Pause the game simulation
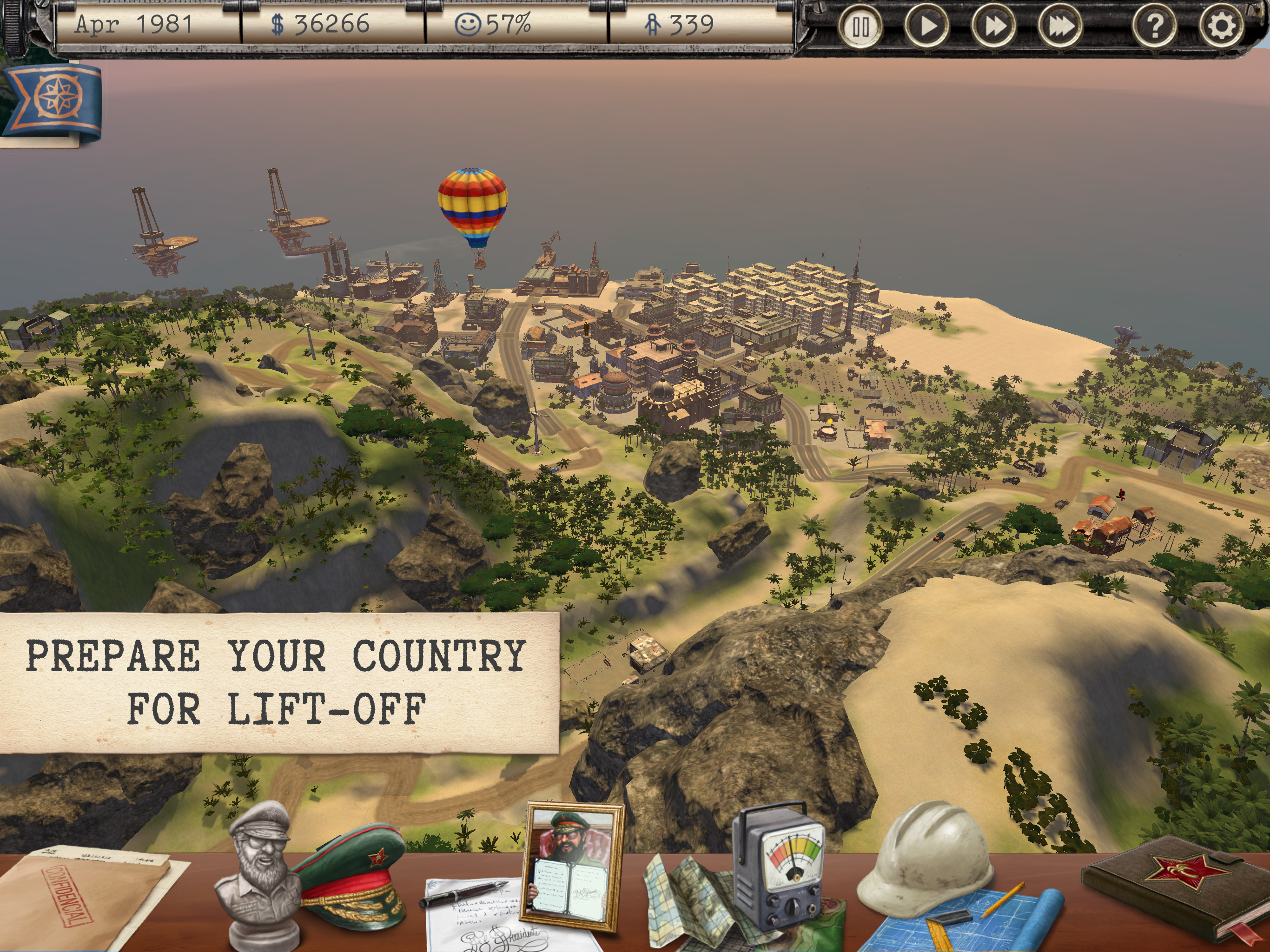The image size is (1270, 952). click(x=860, y=26)
